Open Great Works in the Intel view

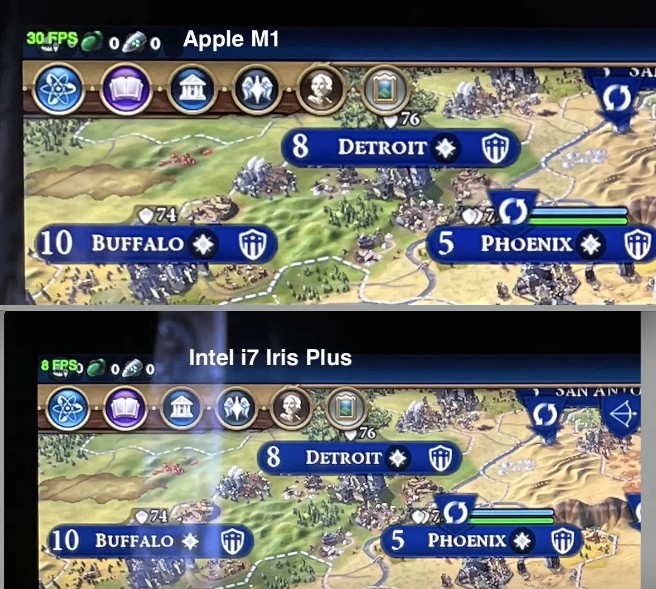click(x=346, y=410)
